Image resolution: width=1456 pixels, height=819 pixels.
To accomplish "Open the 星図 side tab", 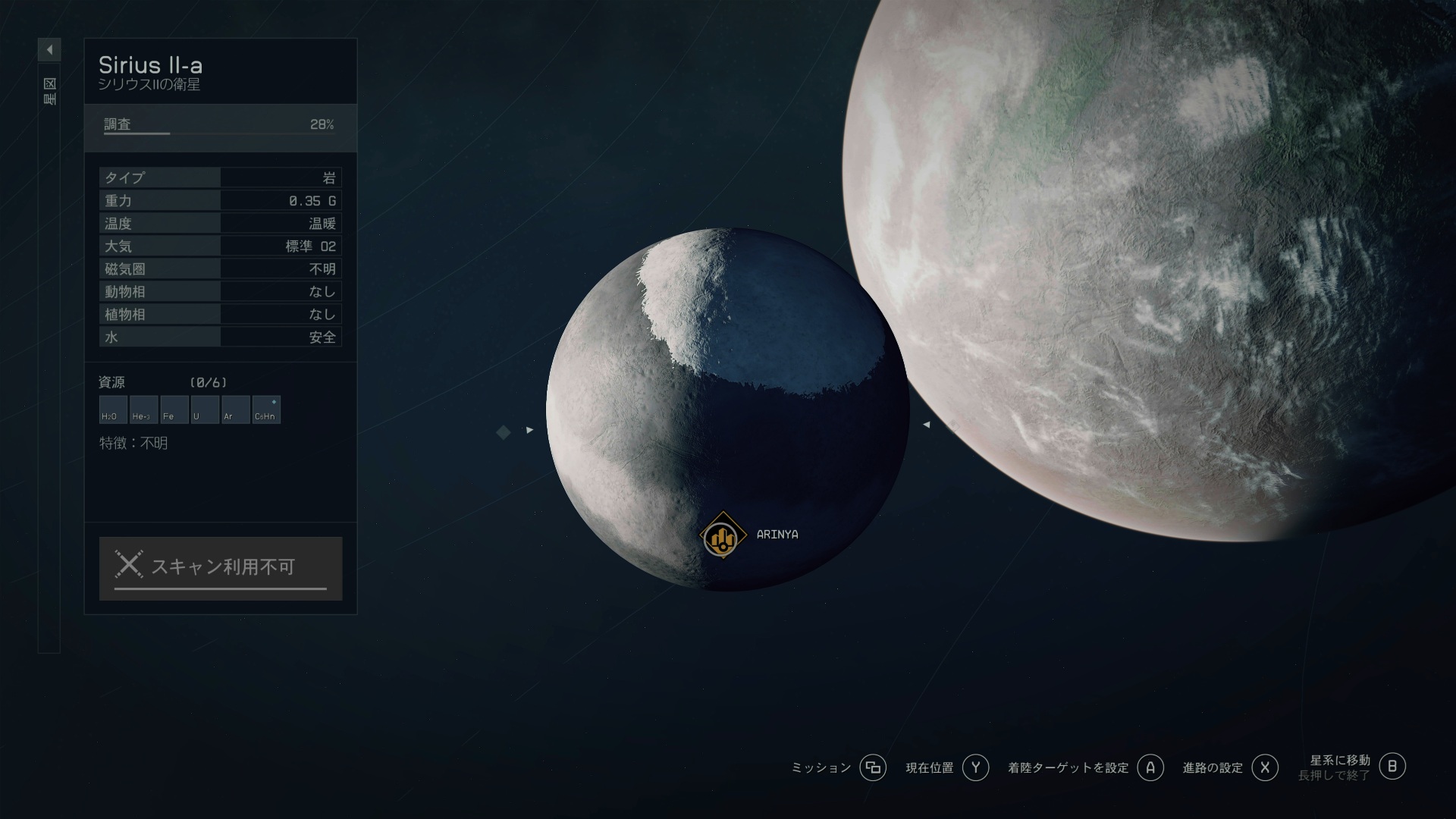I will pyautogui.click(x=49, y=91).
